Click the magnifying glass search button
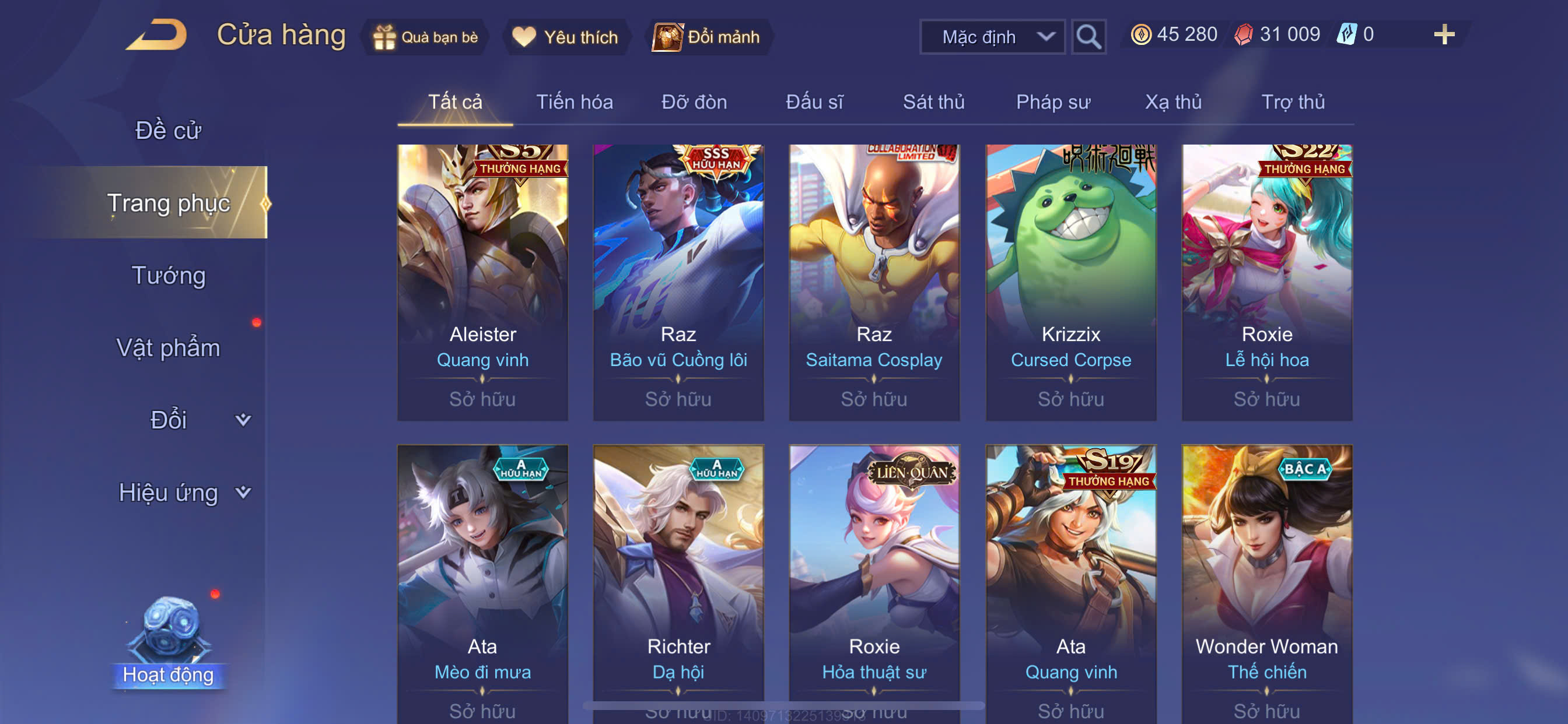Image resolution: width=1568 pixels, height=724 pixels. coord(1088,37)
